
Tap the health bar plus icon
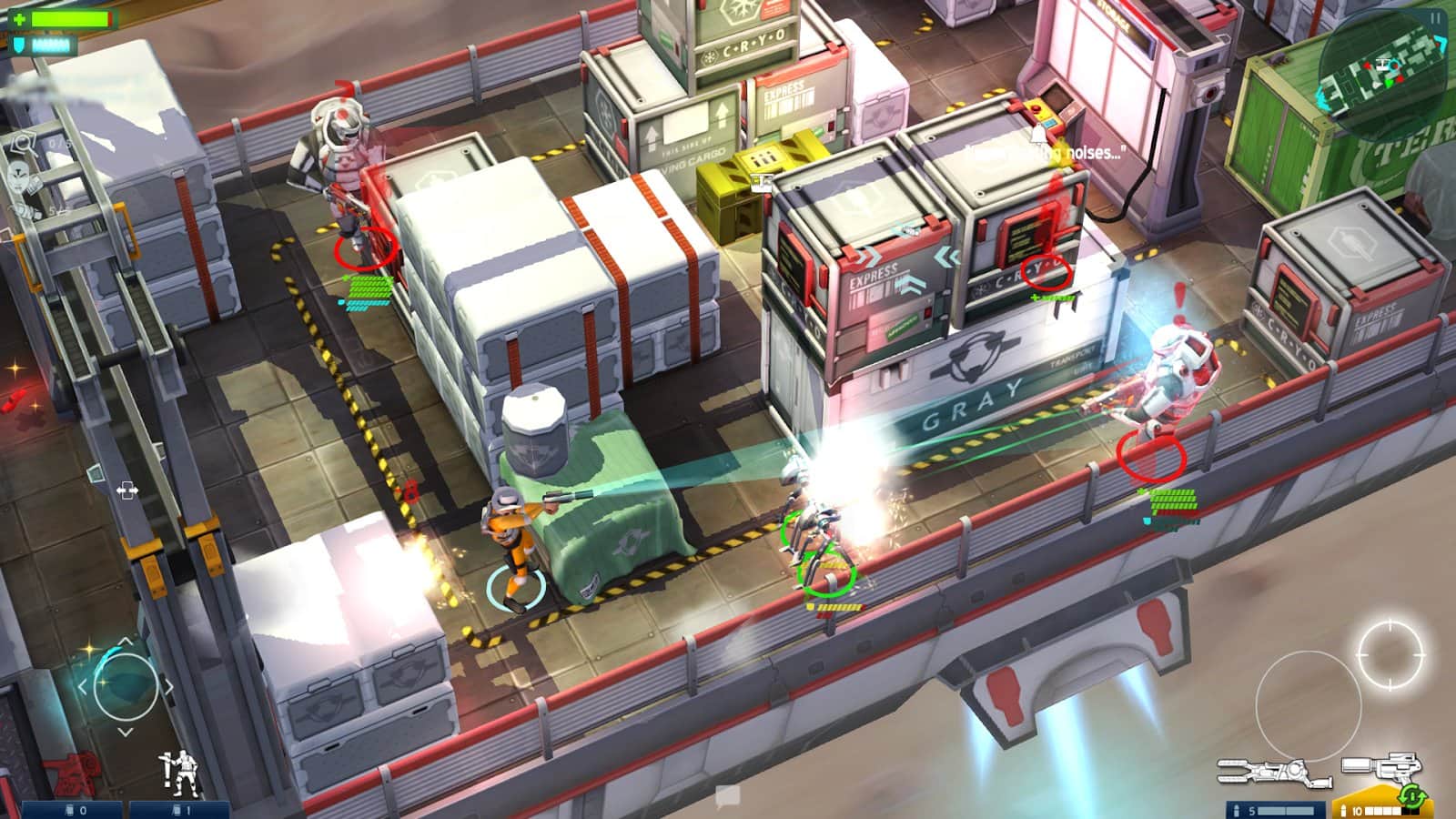[x=19, y=17]
